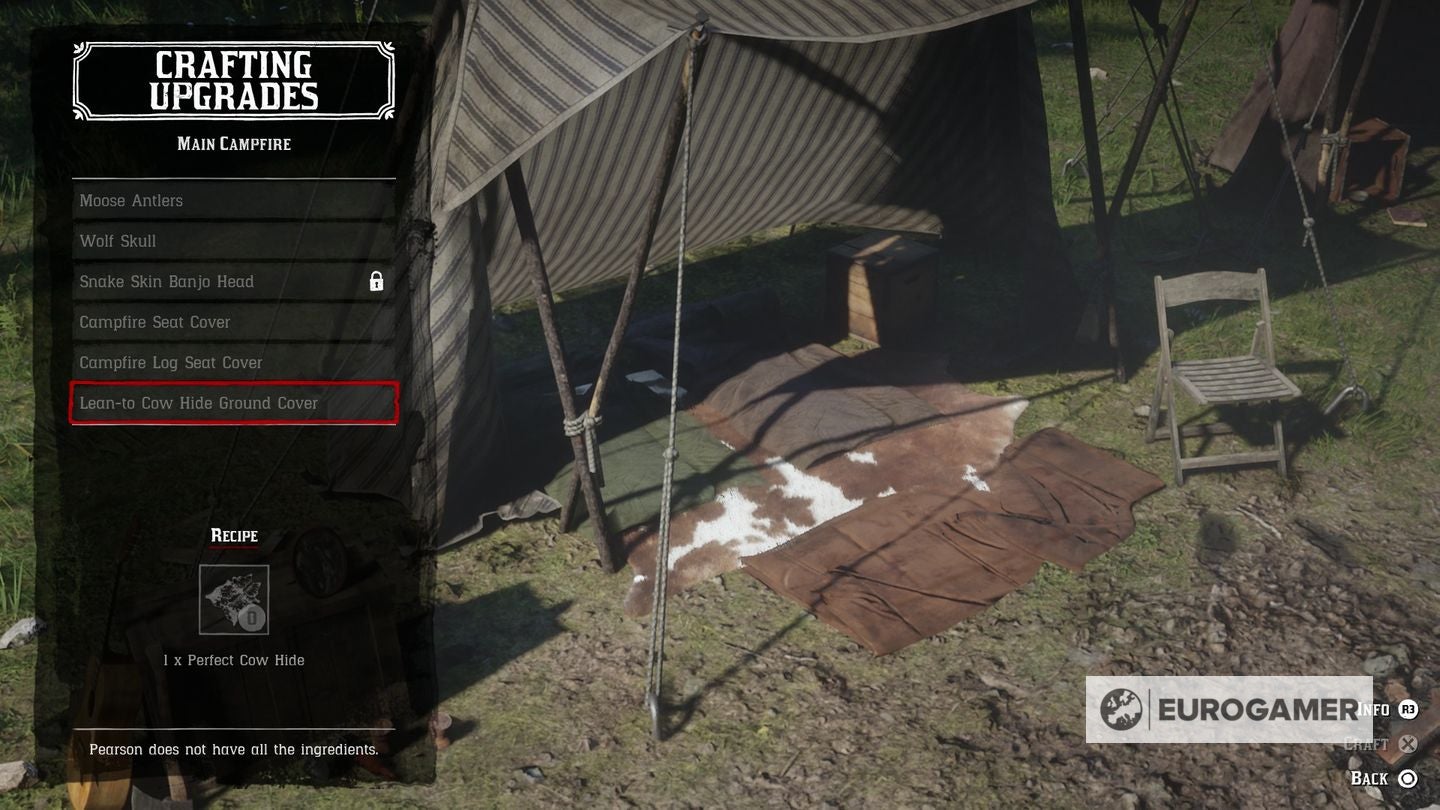The width and height of the screenshot is (1440, 810).
Task: Click the circle button icon beside Back
Action: (1409, 778)
